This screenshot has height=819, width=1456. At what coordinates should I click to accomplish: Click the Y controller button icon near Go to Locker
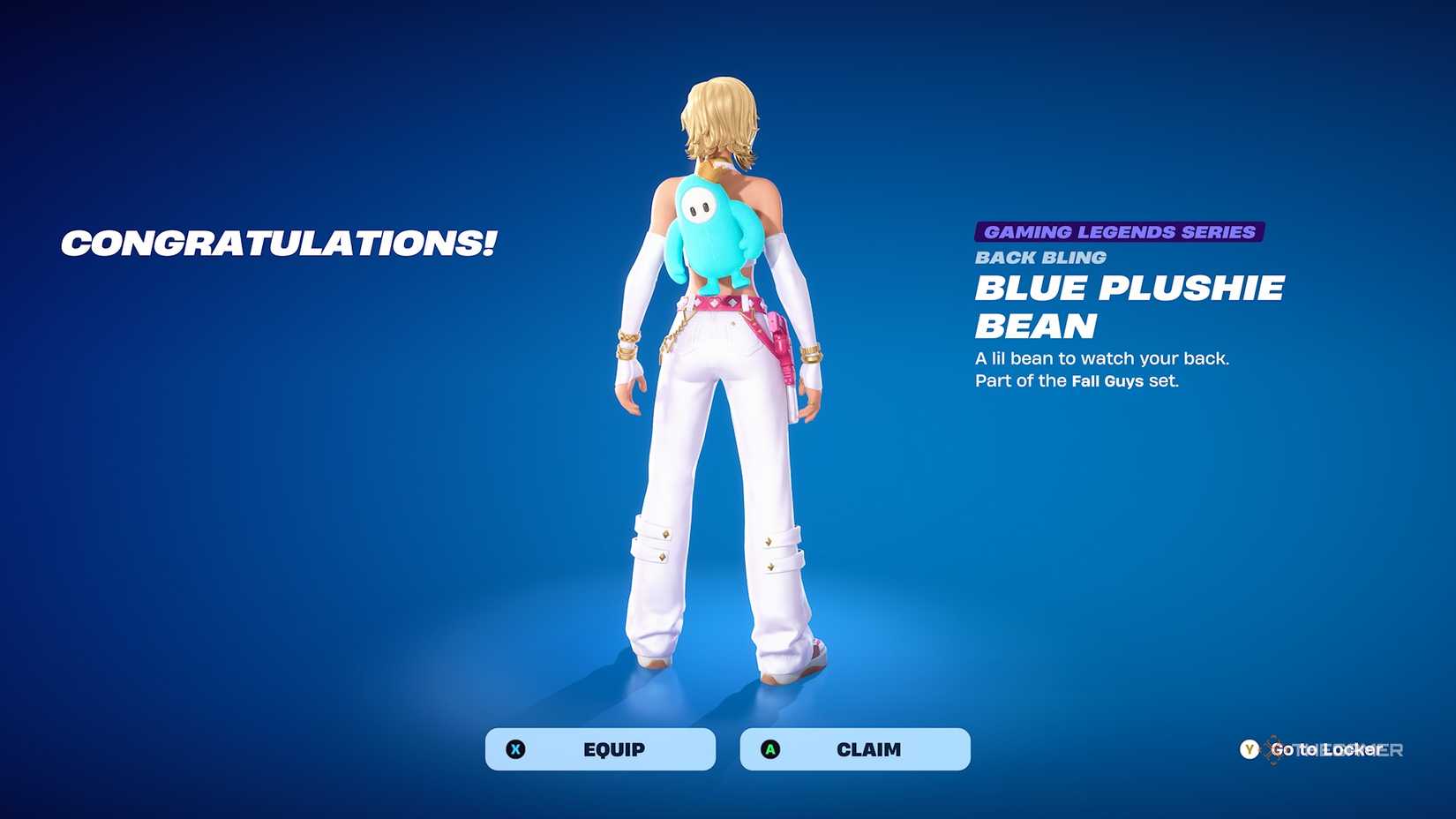[x=1249, y=748]
